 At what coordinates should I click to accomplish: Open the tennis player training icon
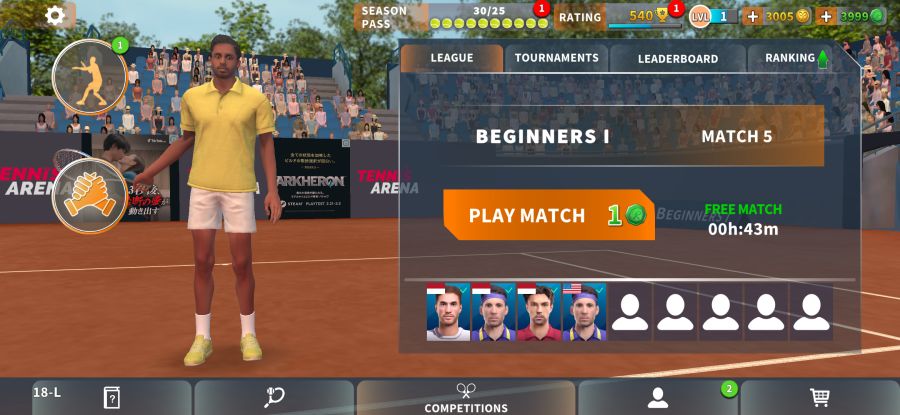tap(89, 77)
